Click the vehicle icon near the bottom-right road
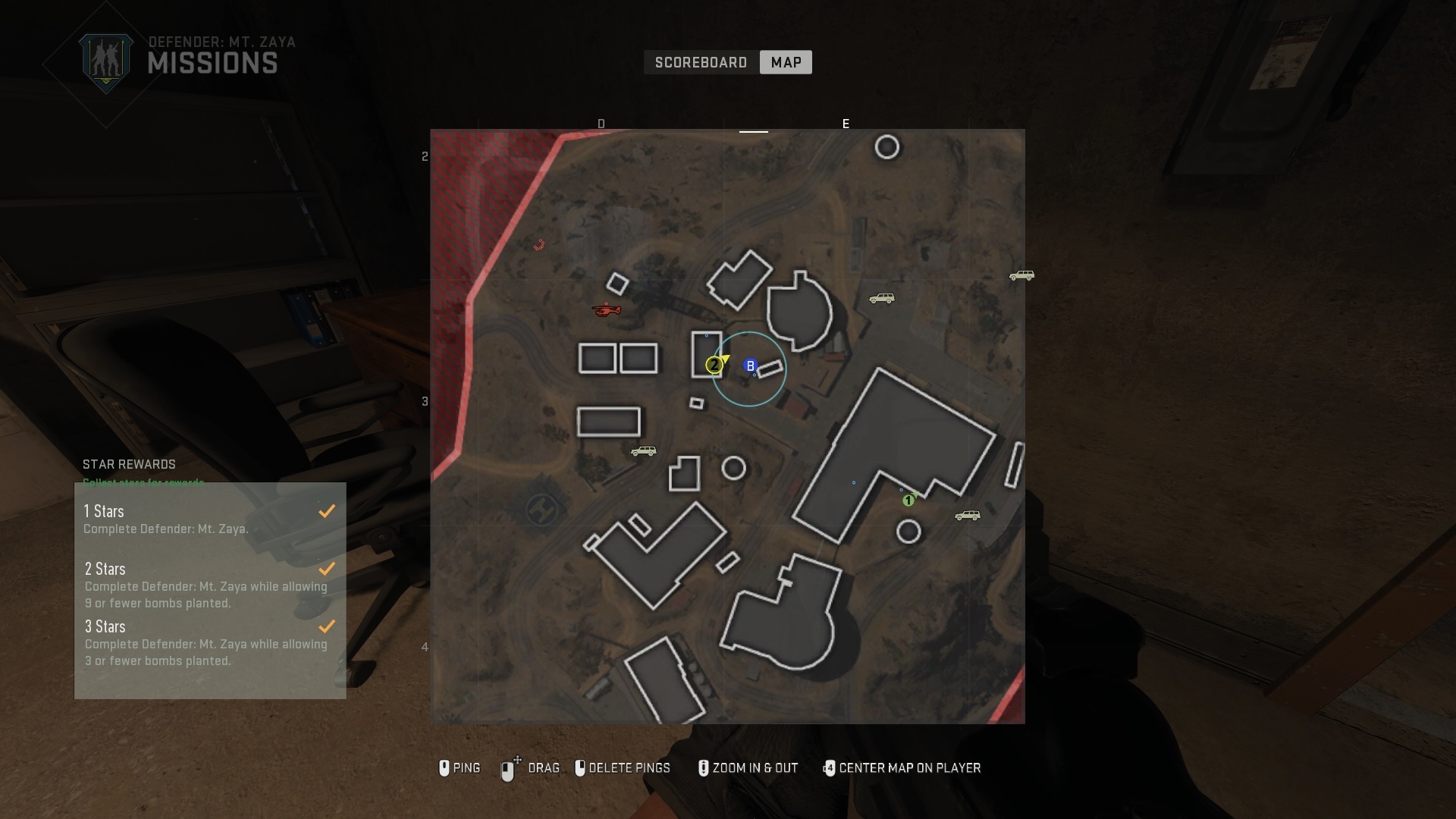 coord(966,516)
